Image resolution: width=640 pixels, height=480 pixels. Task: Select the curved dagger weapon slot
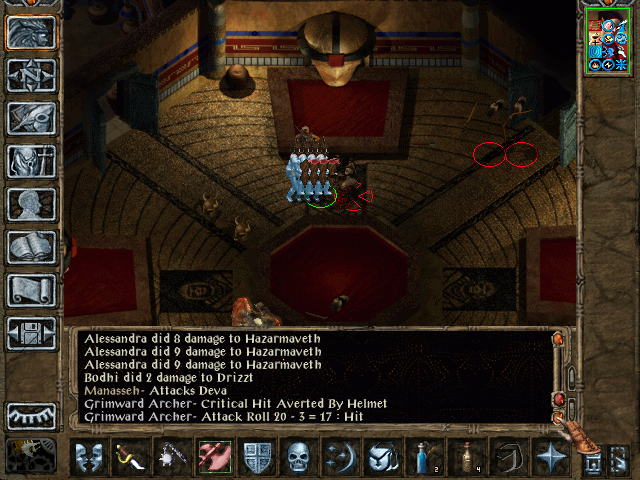pos(131,457)
